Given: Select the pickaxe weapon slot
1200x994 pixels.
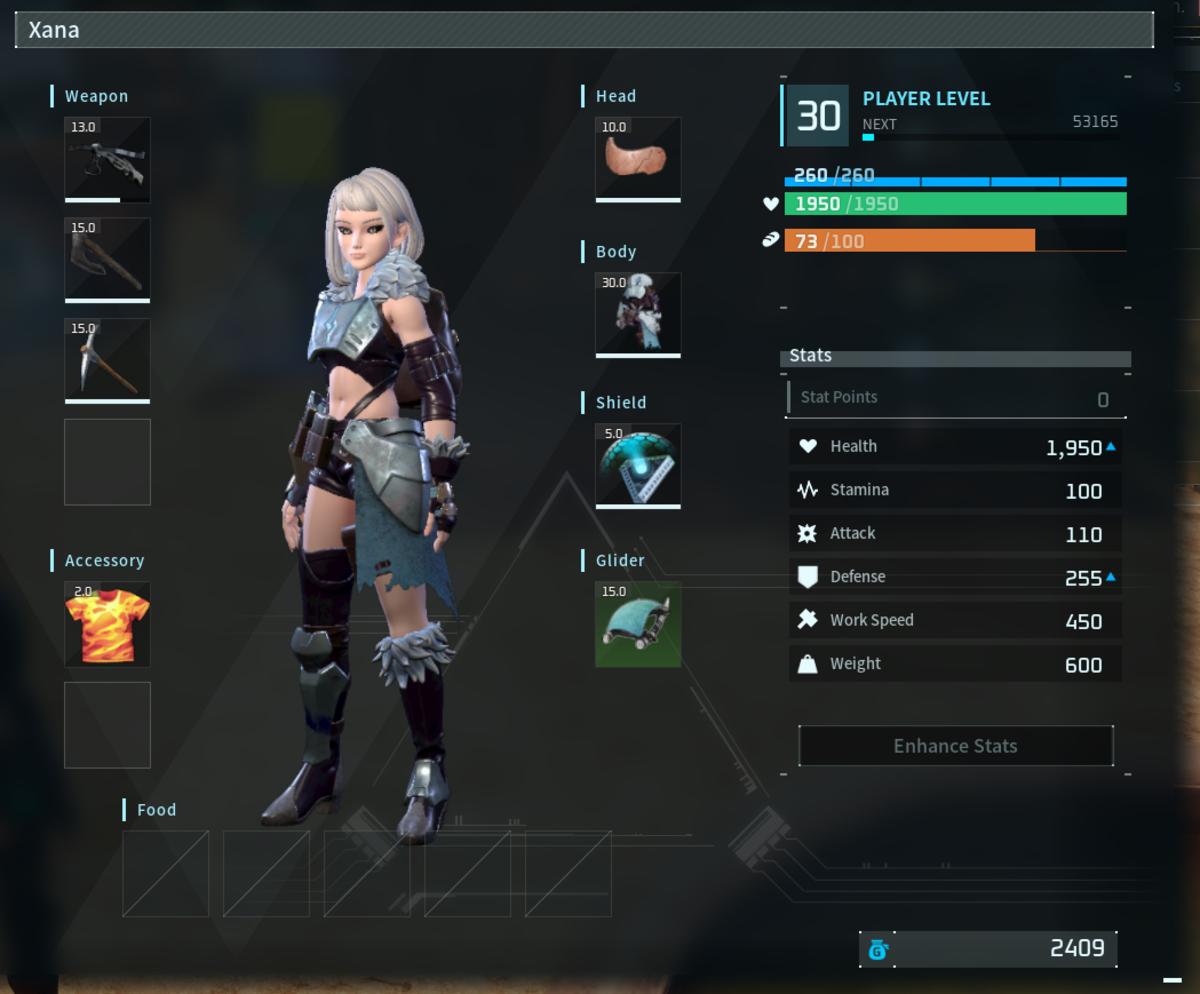Looking at the screenshot, I should [107, 360].
